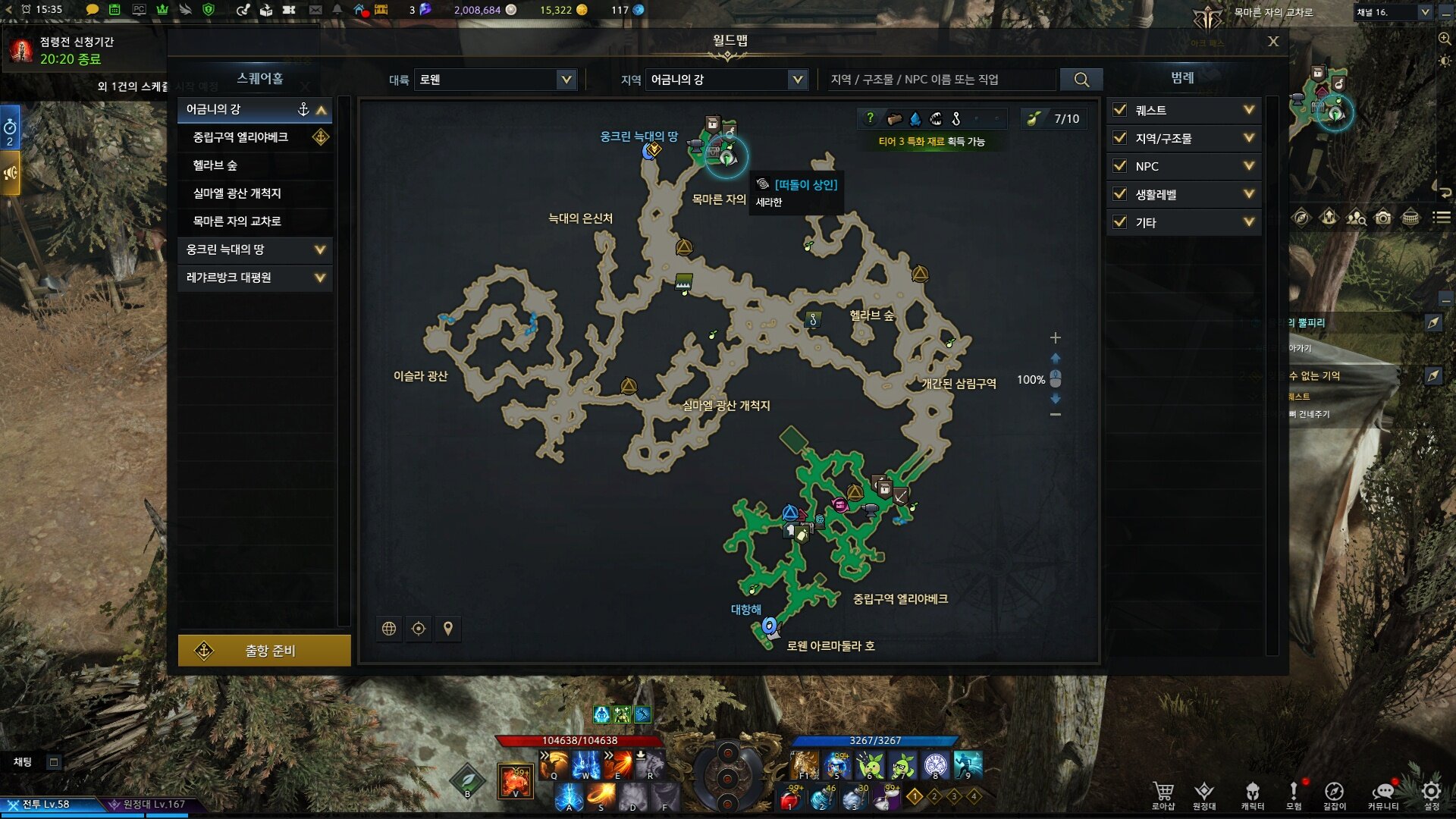Toggle the NPC legend checkbox

(1119, 166)
